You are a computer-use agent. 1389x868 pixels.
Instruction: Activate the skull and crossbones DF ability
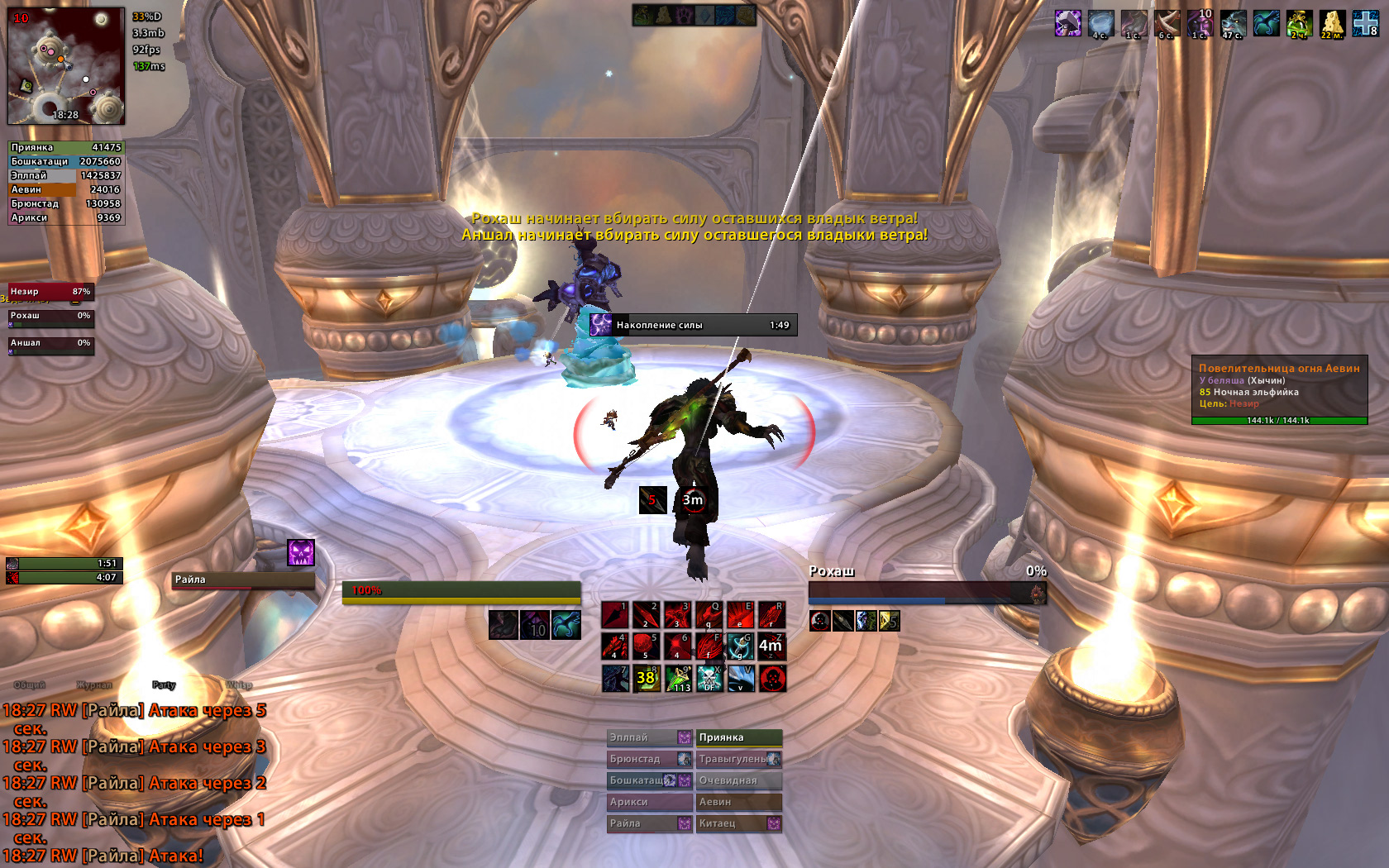709,679
